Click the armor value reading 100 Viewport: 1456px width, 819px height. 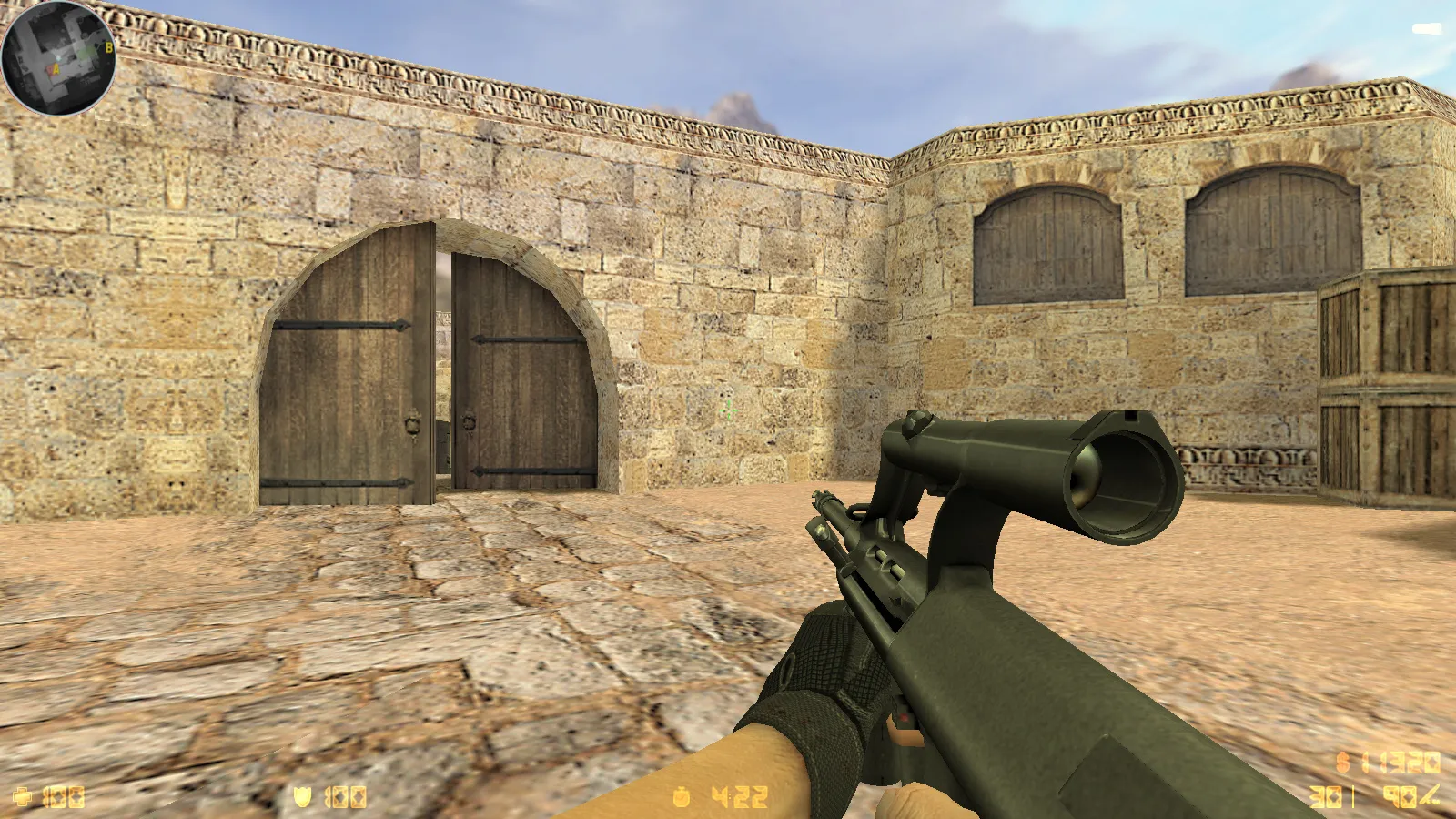pos(347,798)
